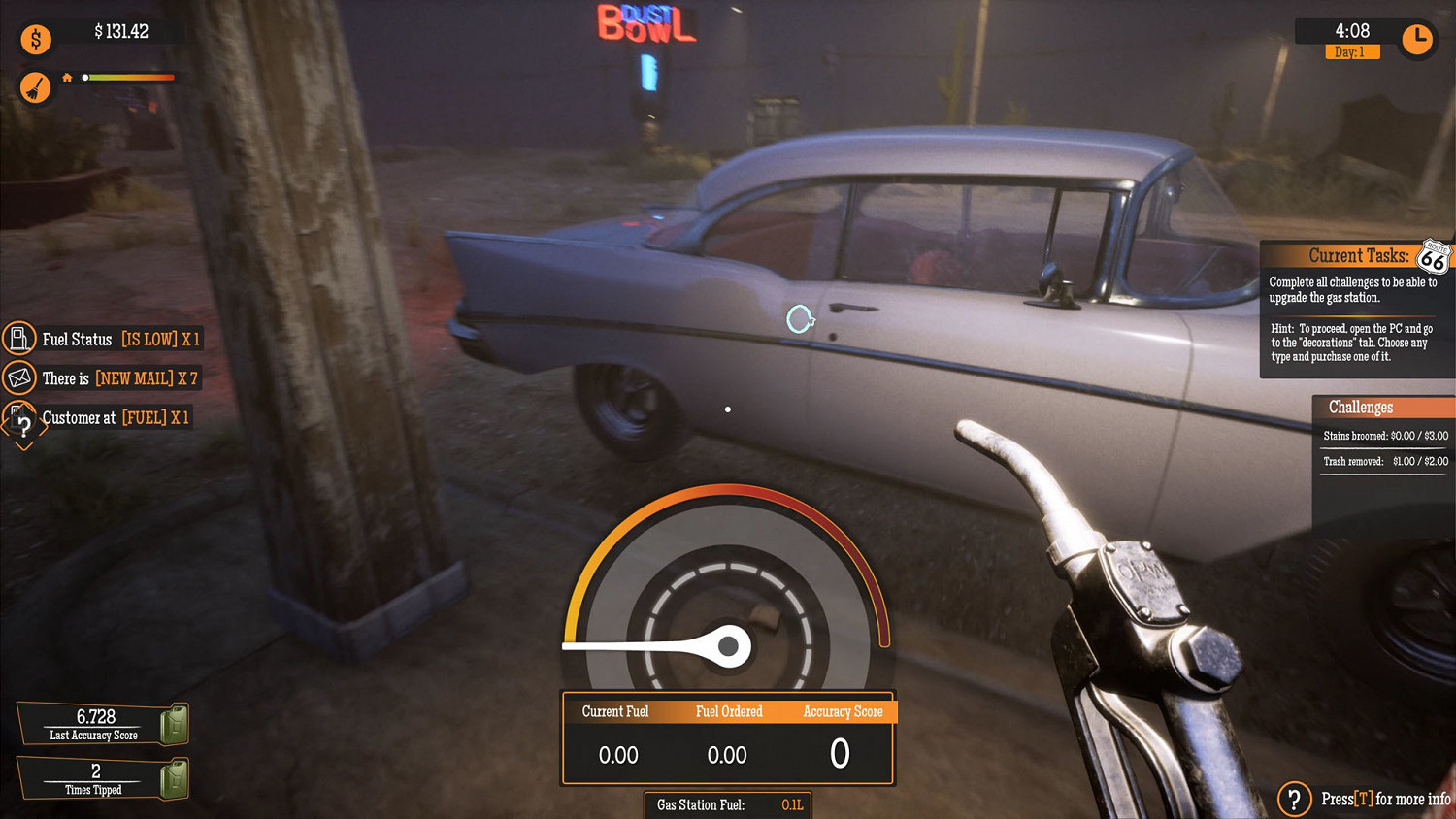Select the broom cleanliness icon
The image size is (1456, 819).
coord(36,88)
